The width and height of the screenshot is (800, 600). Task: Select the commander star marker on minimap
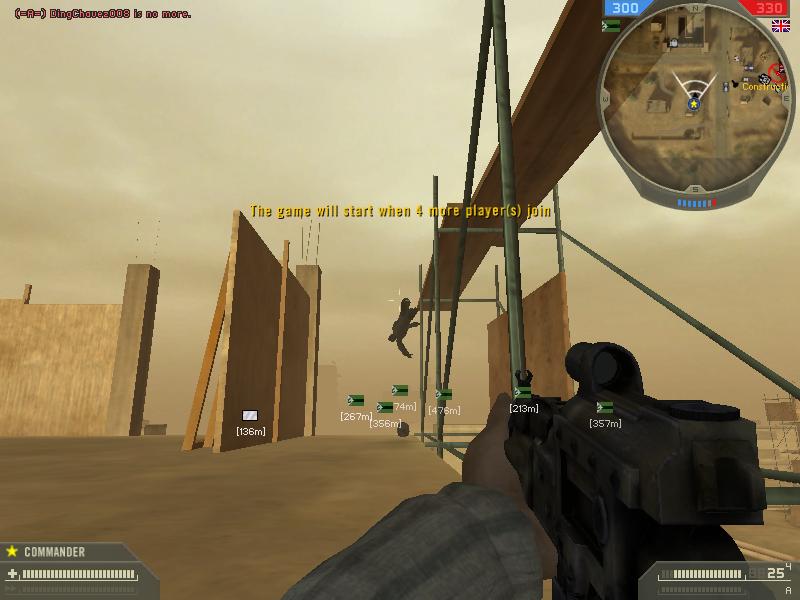click(x=693, y=102)
